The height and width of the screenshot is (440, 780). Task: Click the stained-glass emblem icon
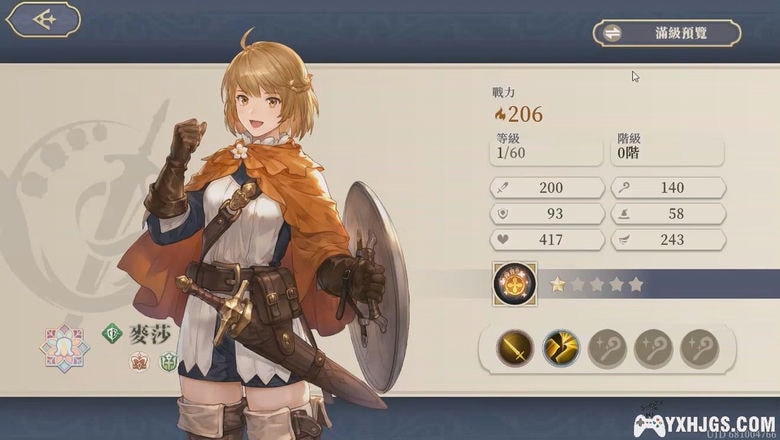(64, 347)
